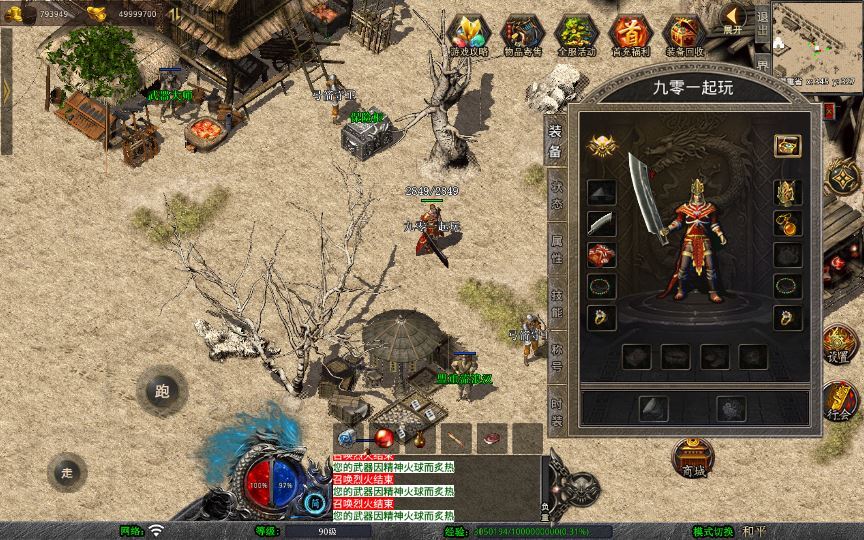
Task: Claim the 首充福利 first-recharge bonus
Action: click(629, 35)
